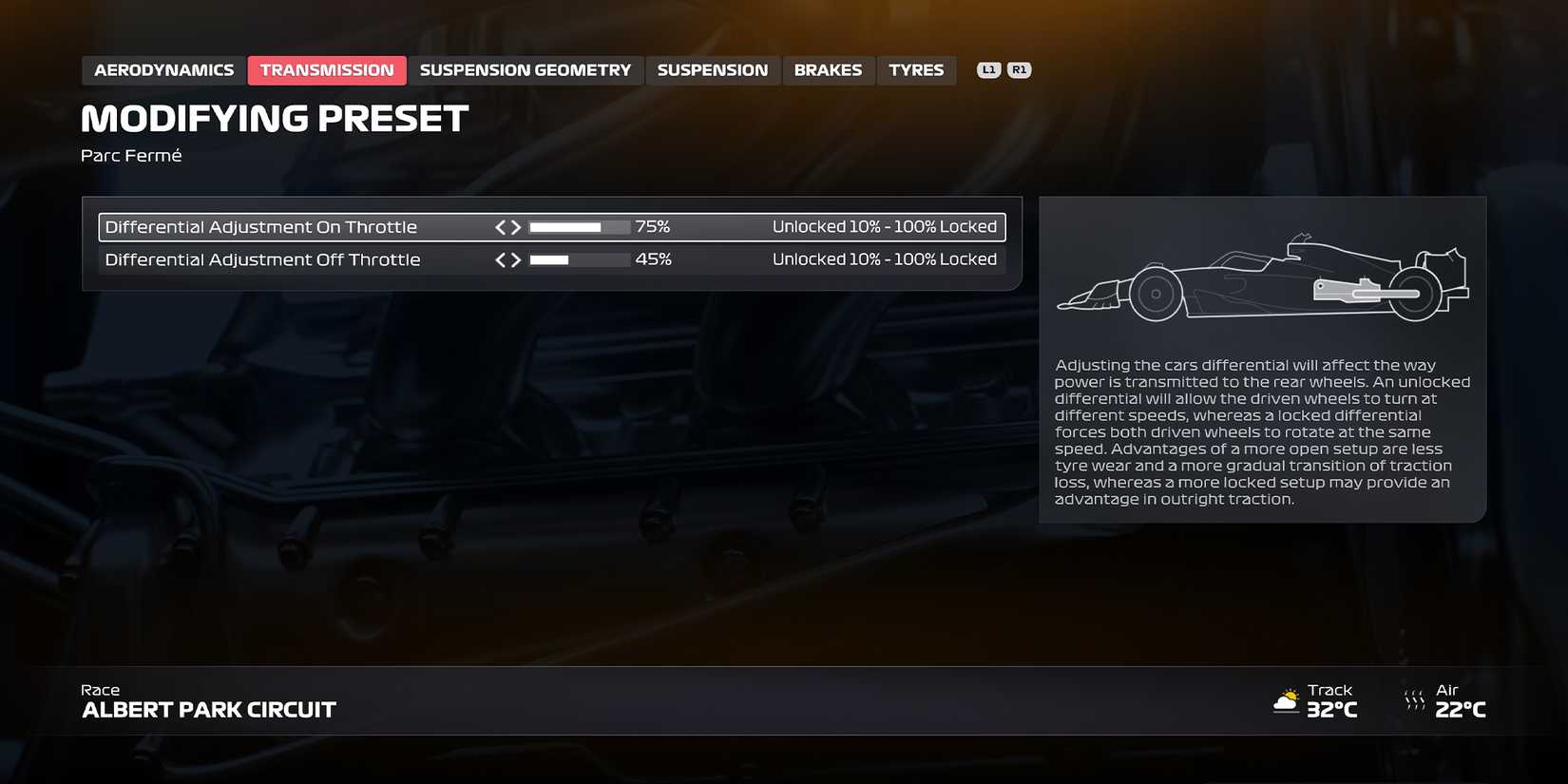Click the Albert Park Circuit race label
This screenshot has width=1568, height=784.
coord(208,709)
